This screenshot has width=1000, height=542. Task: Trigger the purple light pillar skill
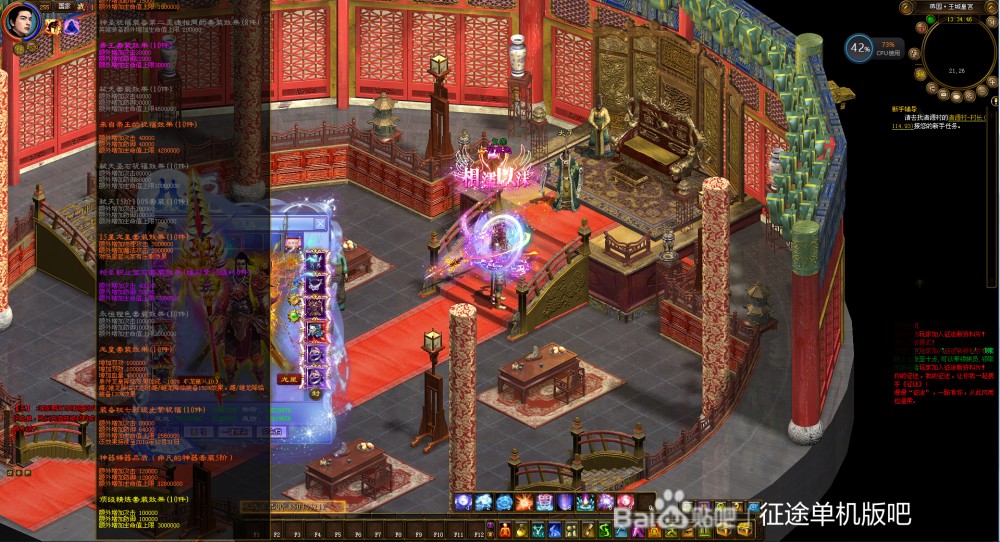(x=566, y=502)
